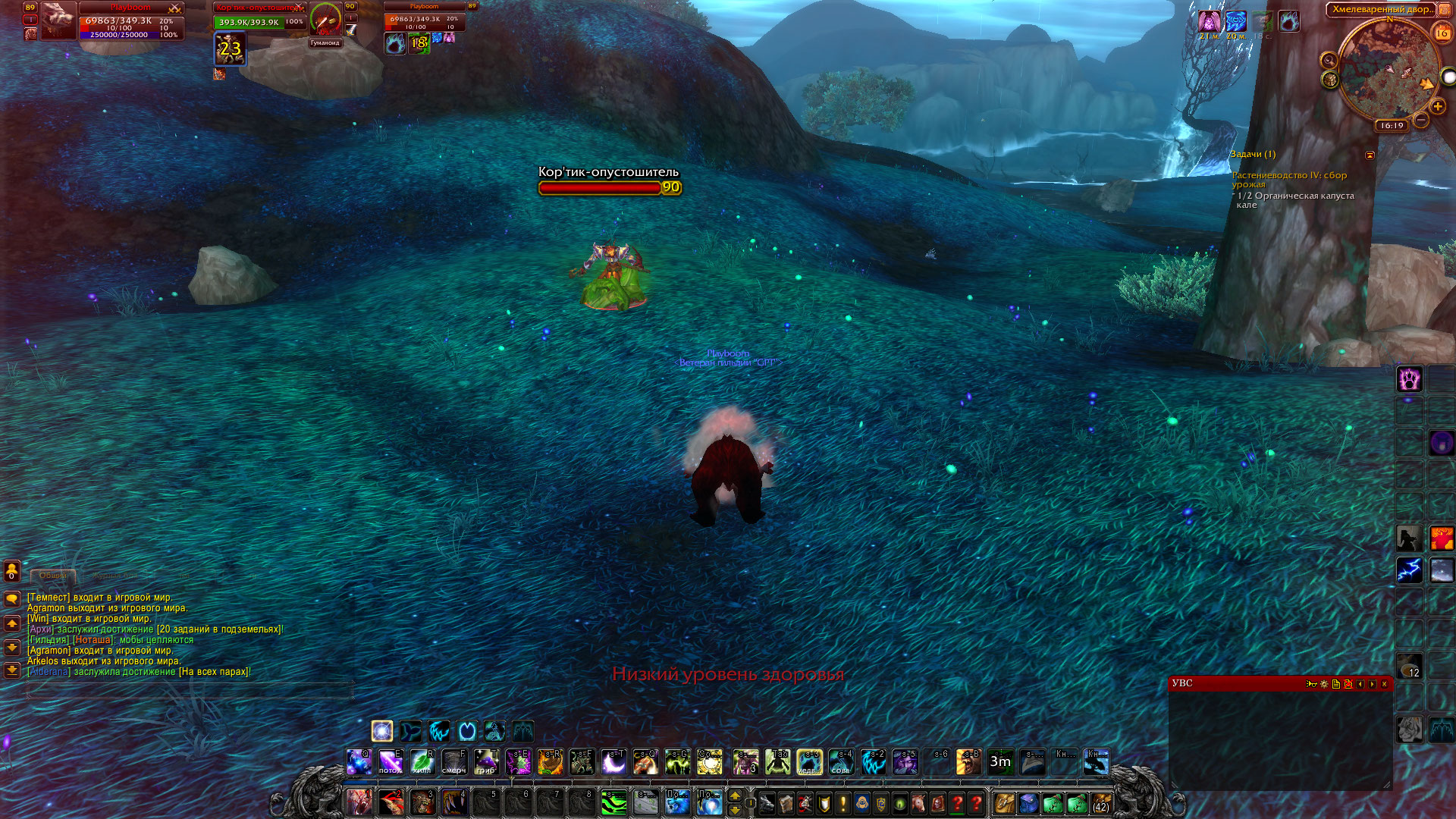Open the calendar showing day 16

click(1442, 33)
